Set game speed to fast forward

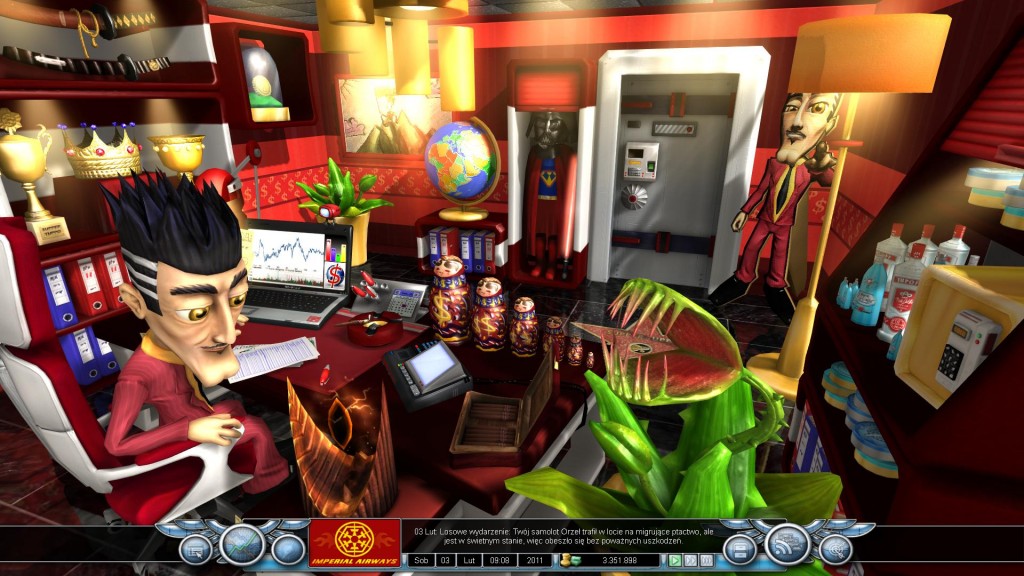click(690, 560)
